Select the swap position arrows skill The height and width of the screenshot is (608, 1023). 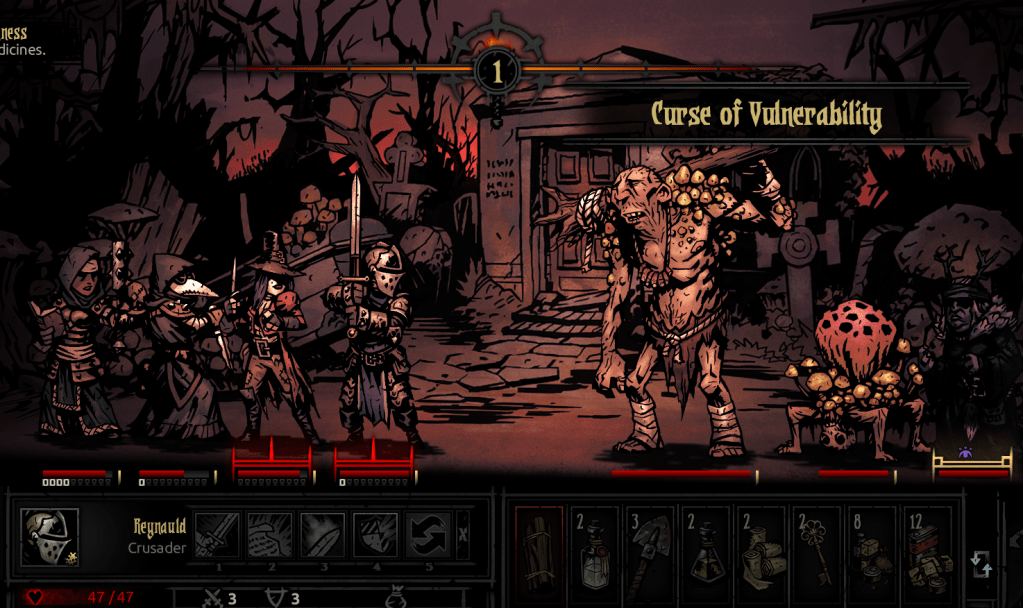(x=427, y=535)
